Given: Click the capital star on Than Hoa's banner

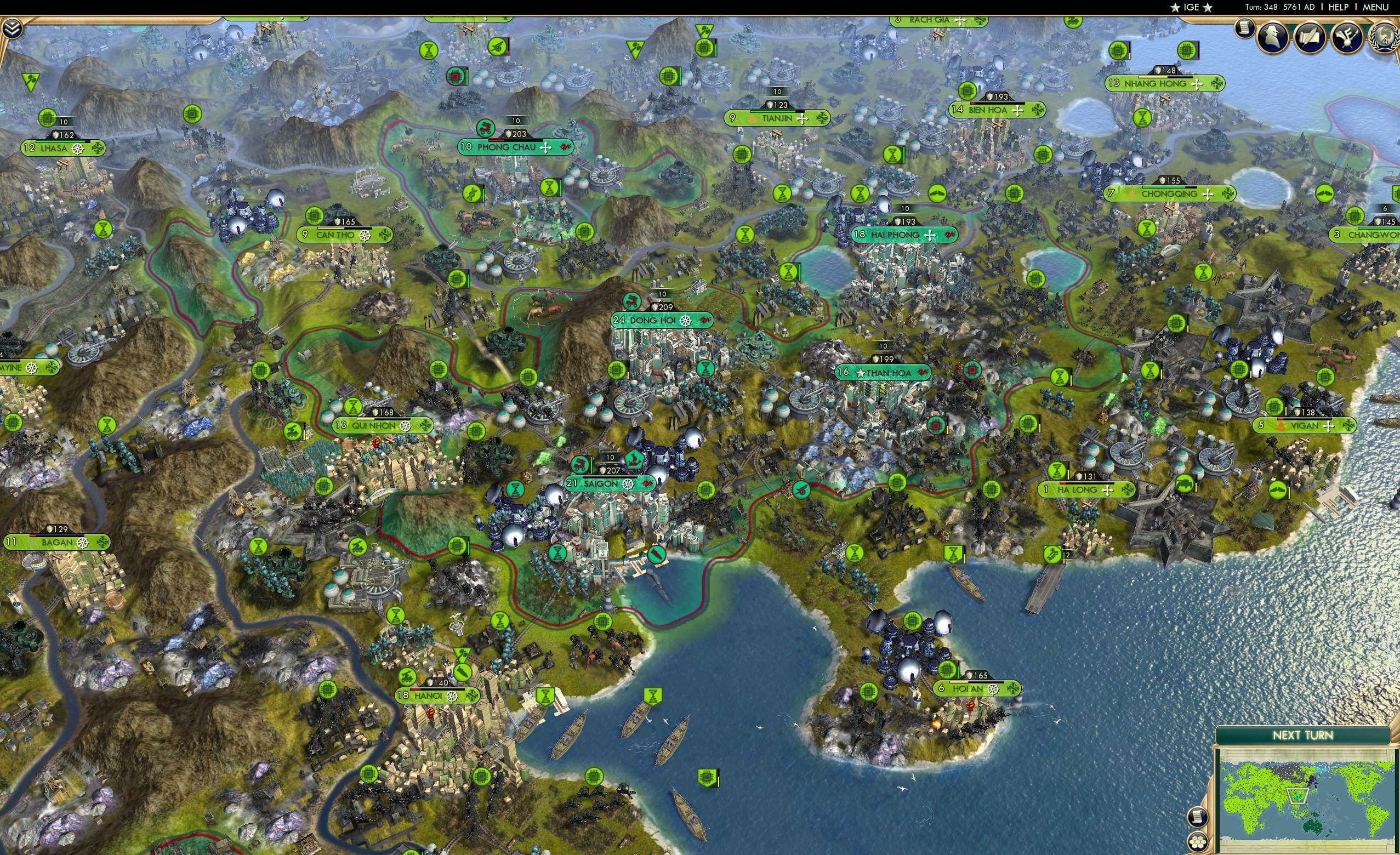Looking at the screenshot, I should (x=861, y=373).
